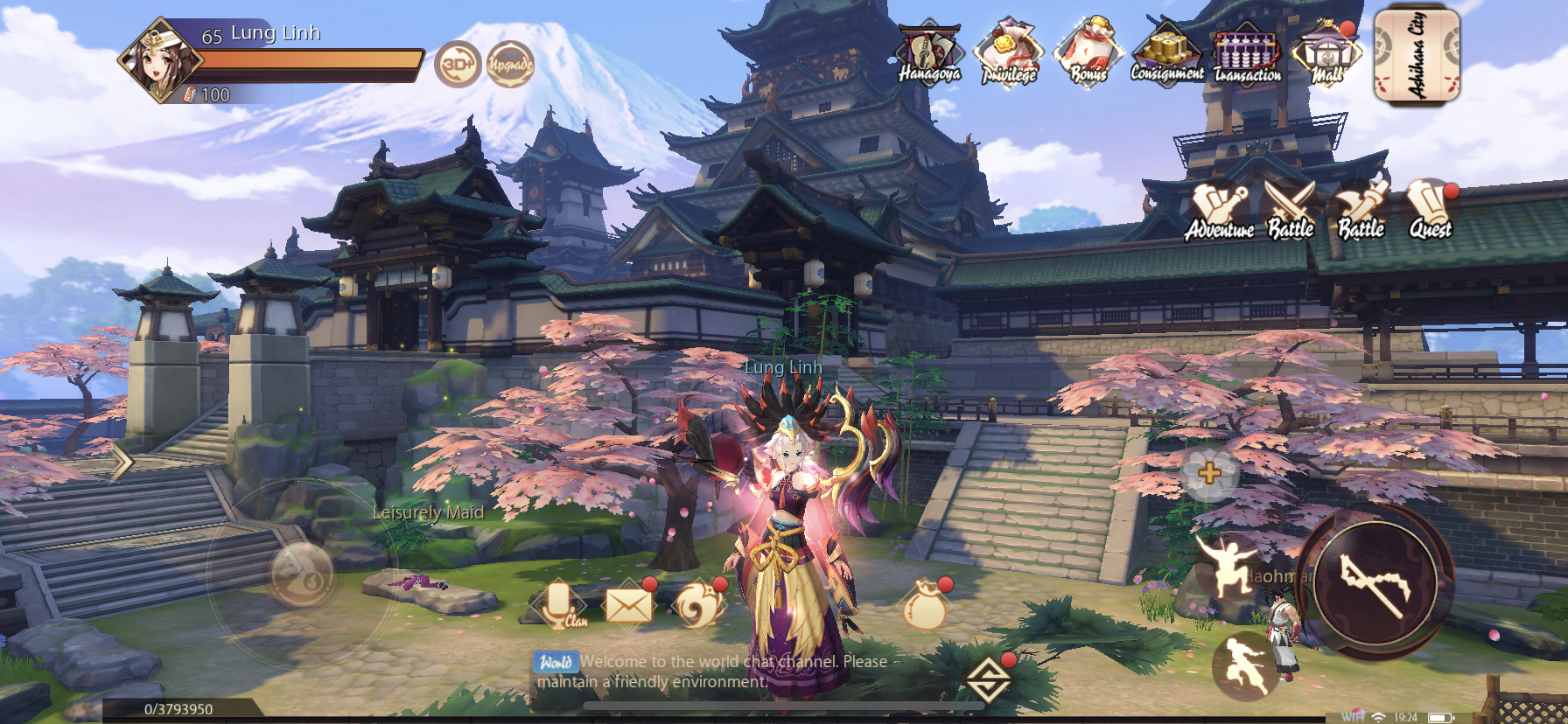Open the Transaction market
The image size is (1568, 724).
coord(1247,54)
